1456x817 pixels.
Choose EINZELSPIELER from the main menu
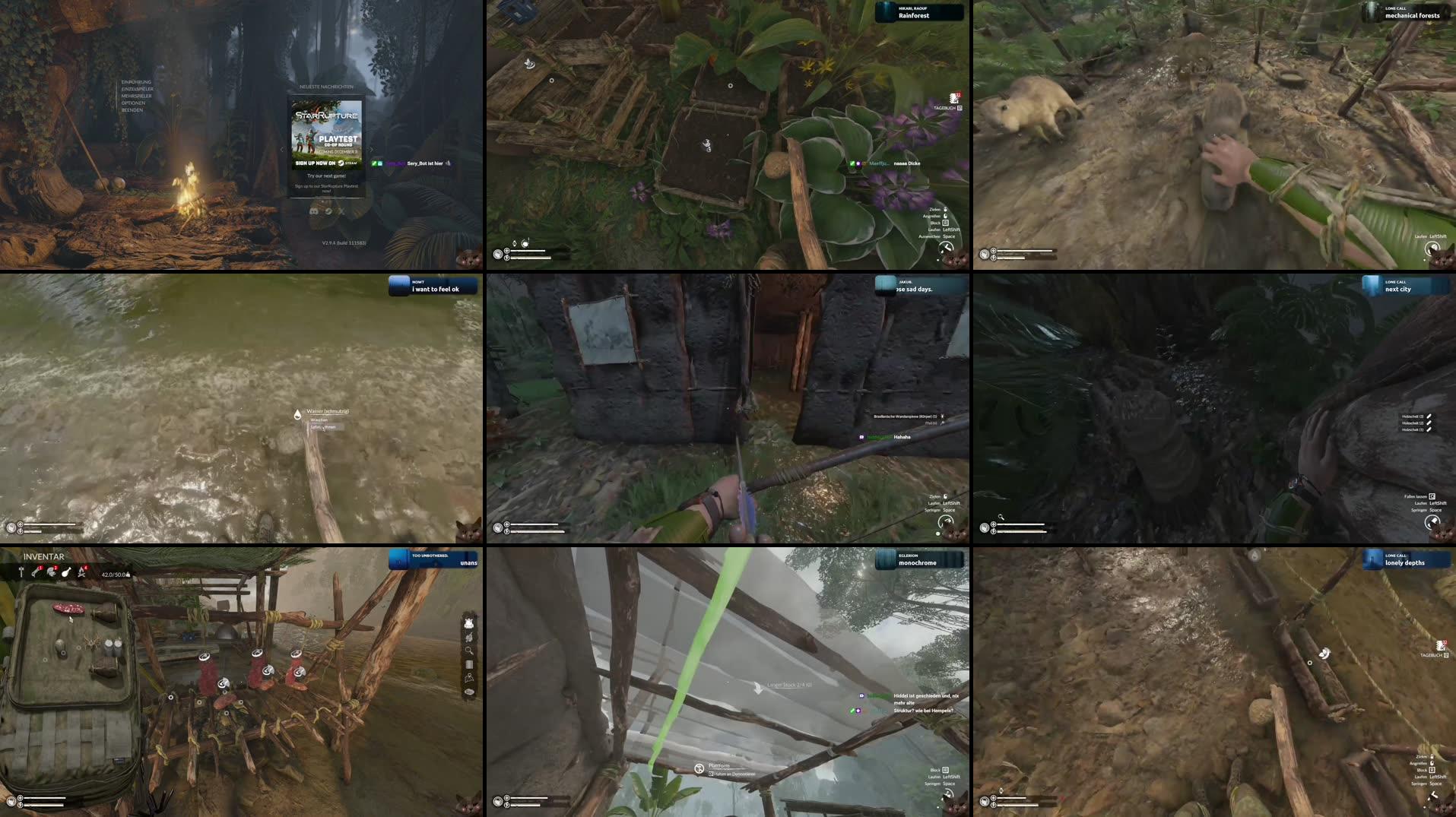click(x=137, y=88)
